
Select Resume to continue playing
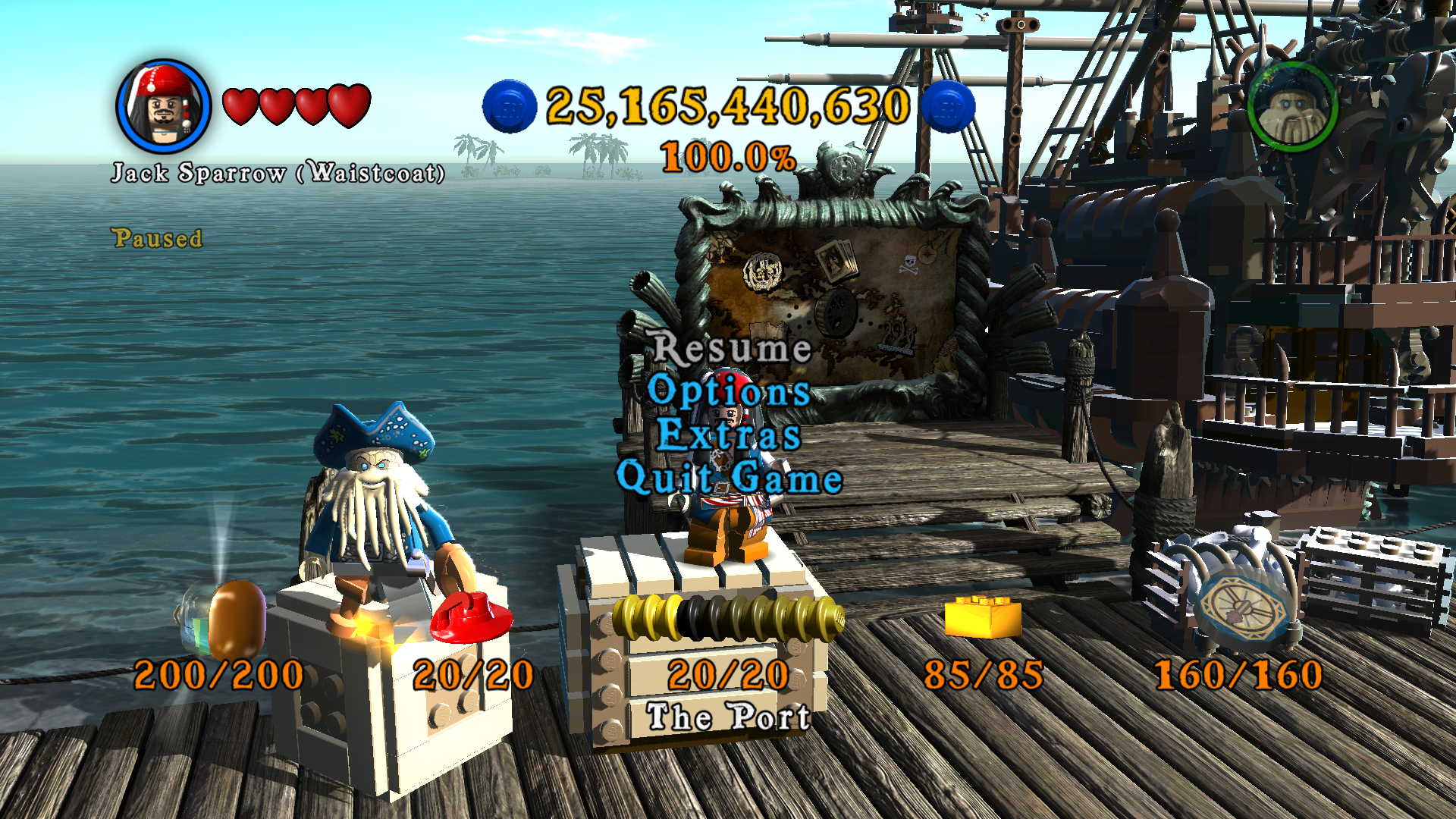click(x=732, y=348)
